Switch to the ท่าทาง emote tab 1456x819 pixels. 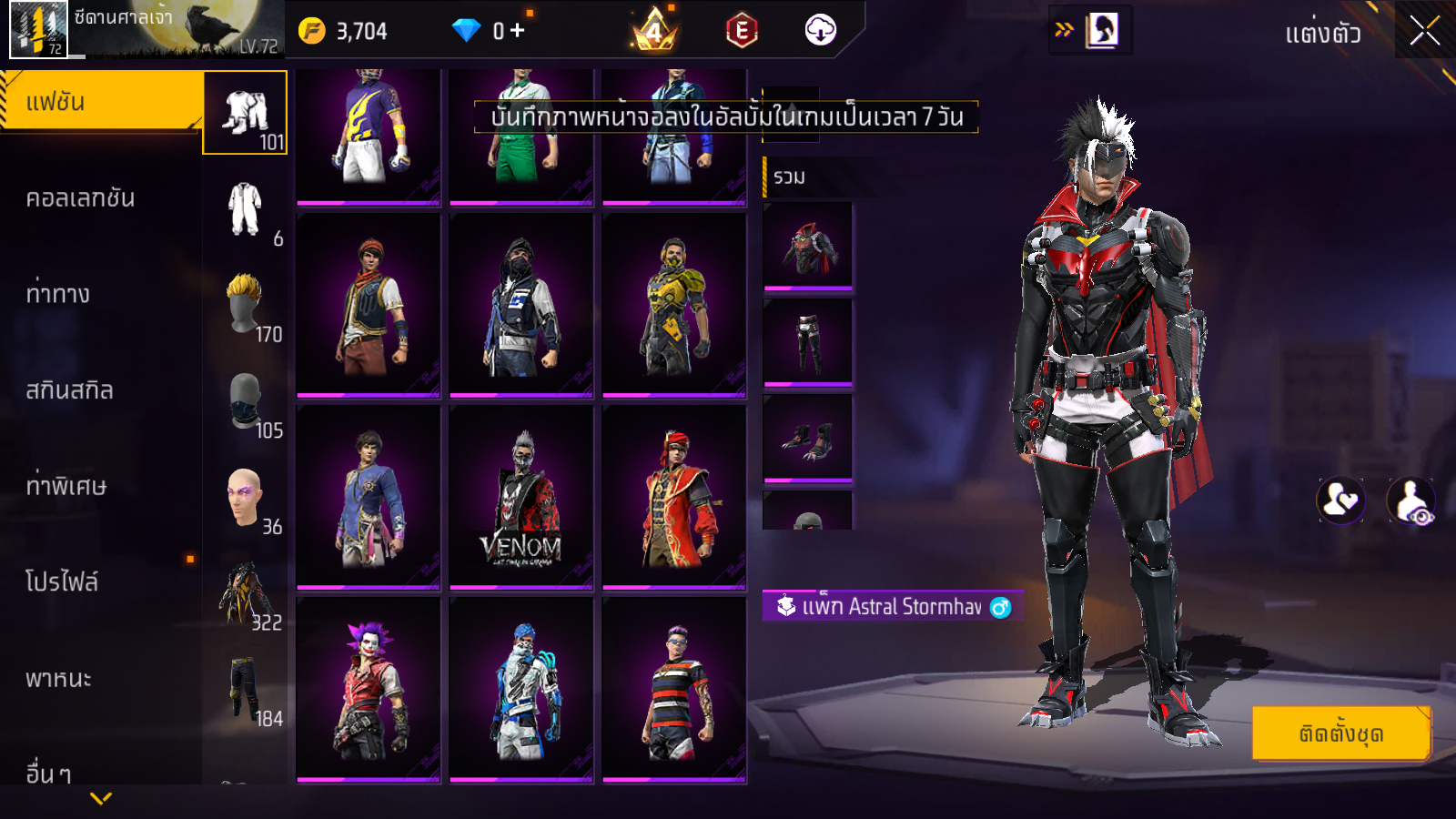coord(58,294)
